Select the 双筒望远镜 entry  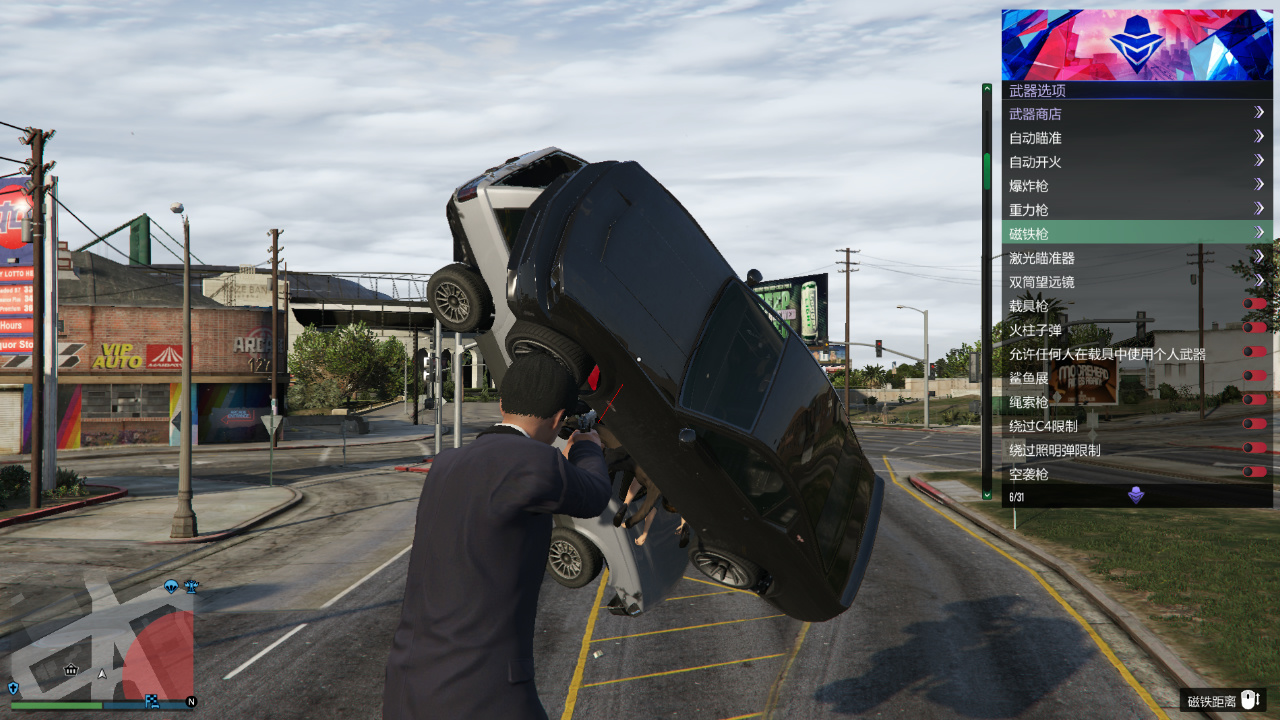(x=1136, y=282)
